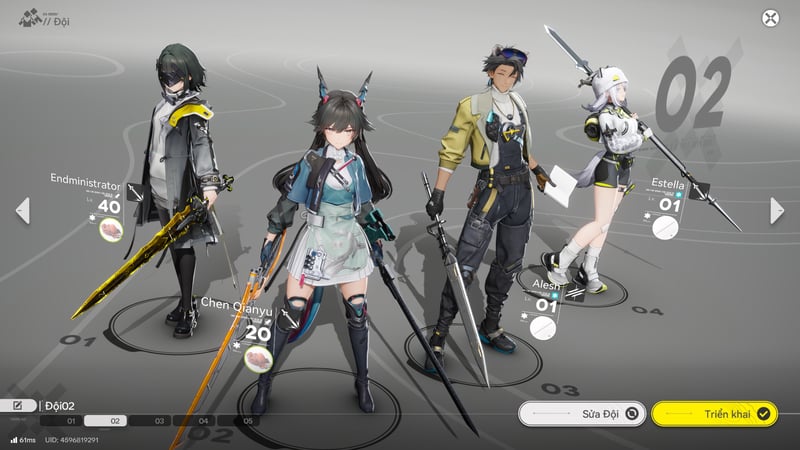Go to the previous team with left arrow
The width and height of the screenshot is (800, 450).
22,210
